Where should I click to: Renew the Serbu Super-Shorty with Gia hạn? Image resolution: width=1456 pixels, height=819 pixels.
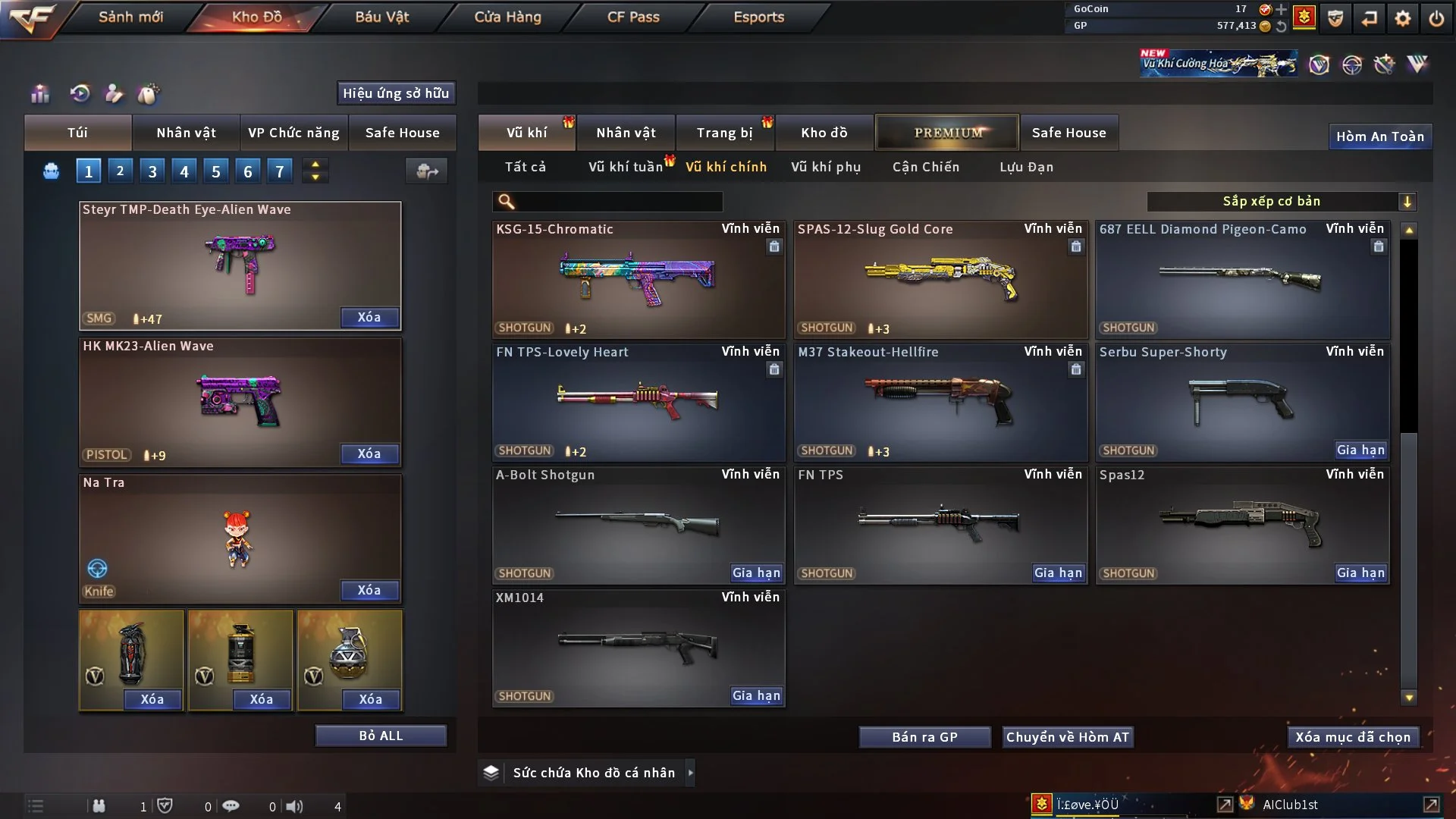[x=1360, y=450]
